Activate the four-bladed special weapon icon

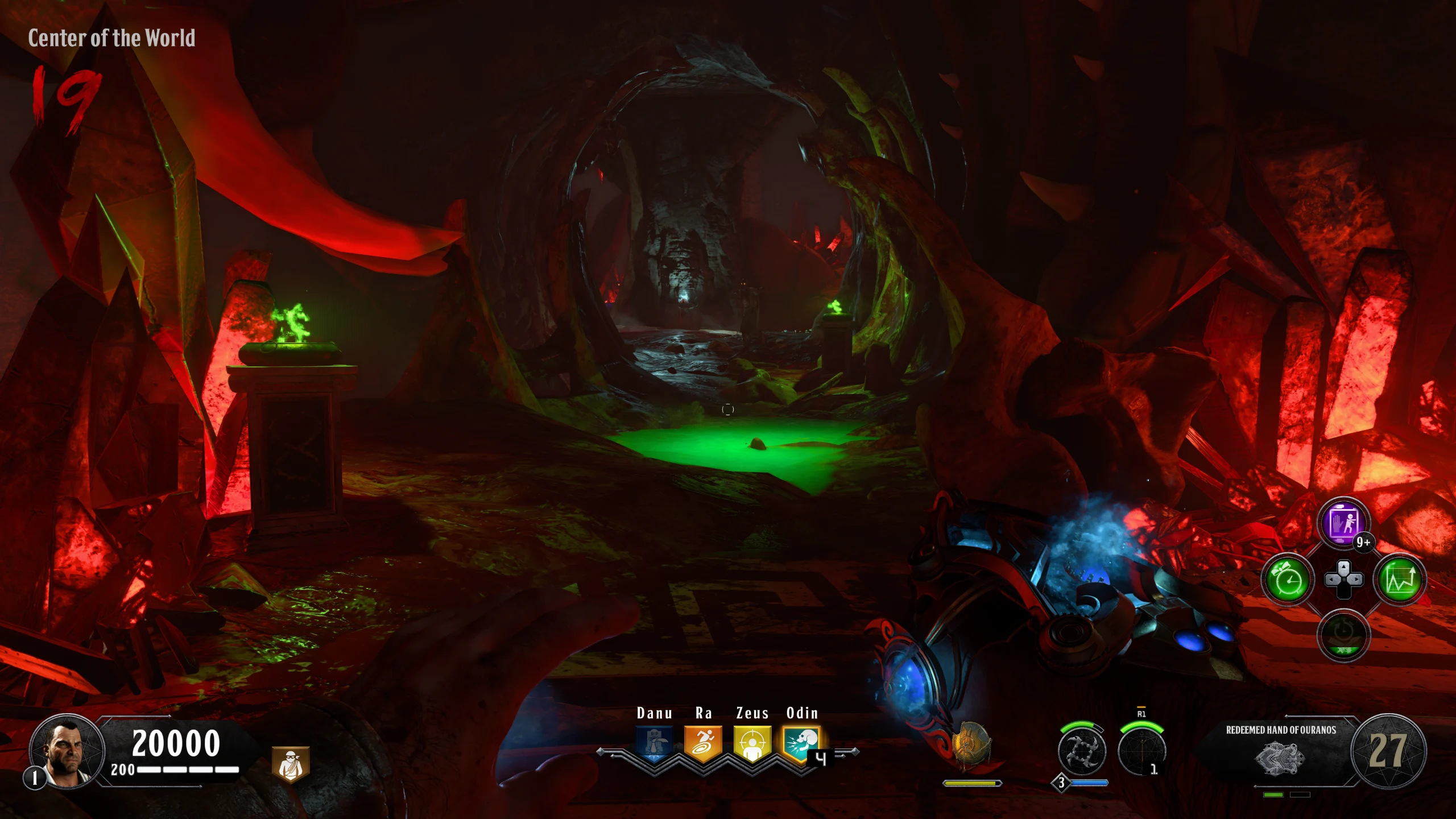click(1081, 751)
